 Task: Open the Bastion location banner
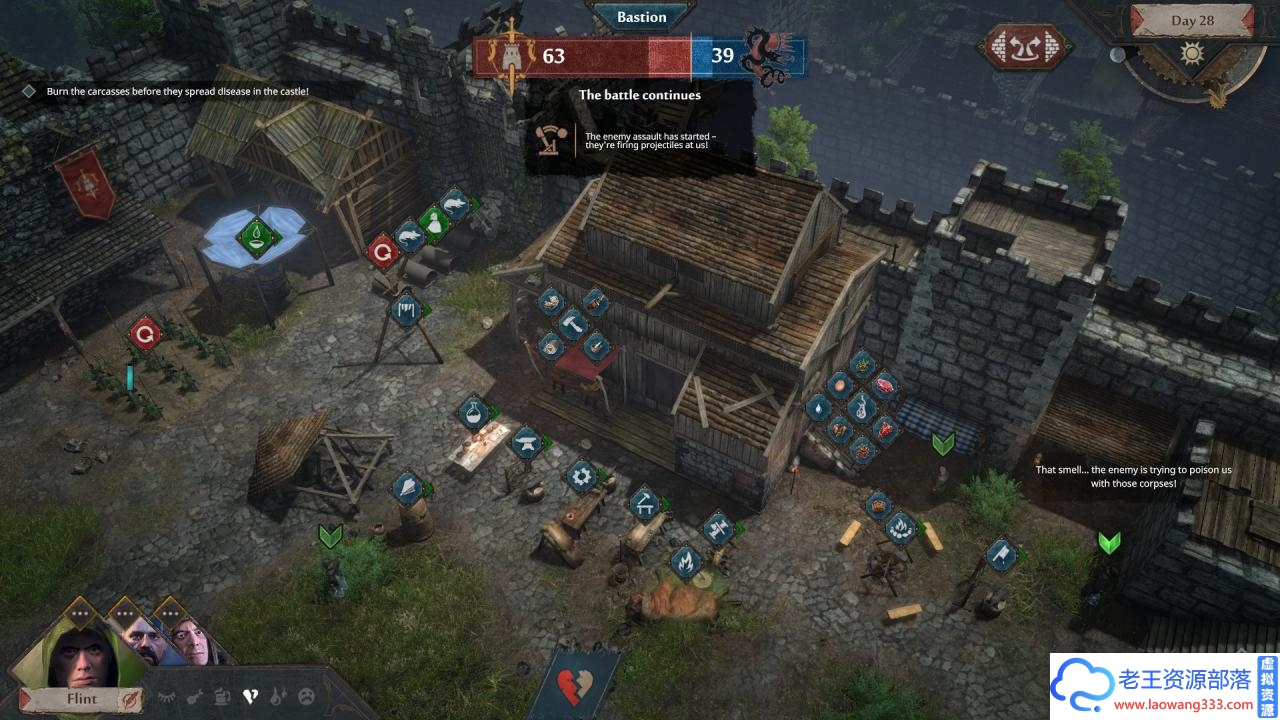click(x=641, y=17)
